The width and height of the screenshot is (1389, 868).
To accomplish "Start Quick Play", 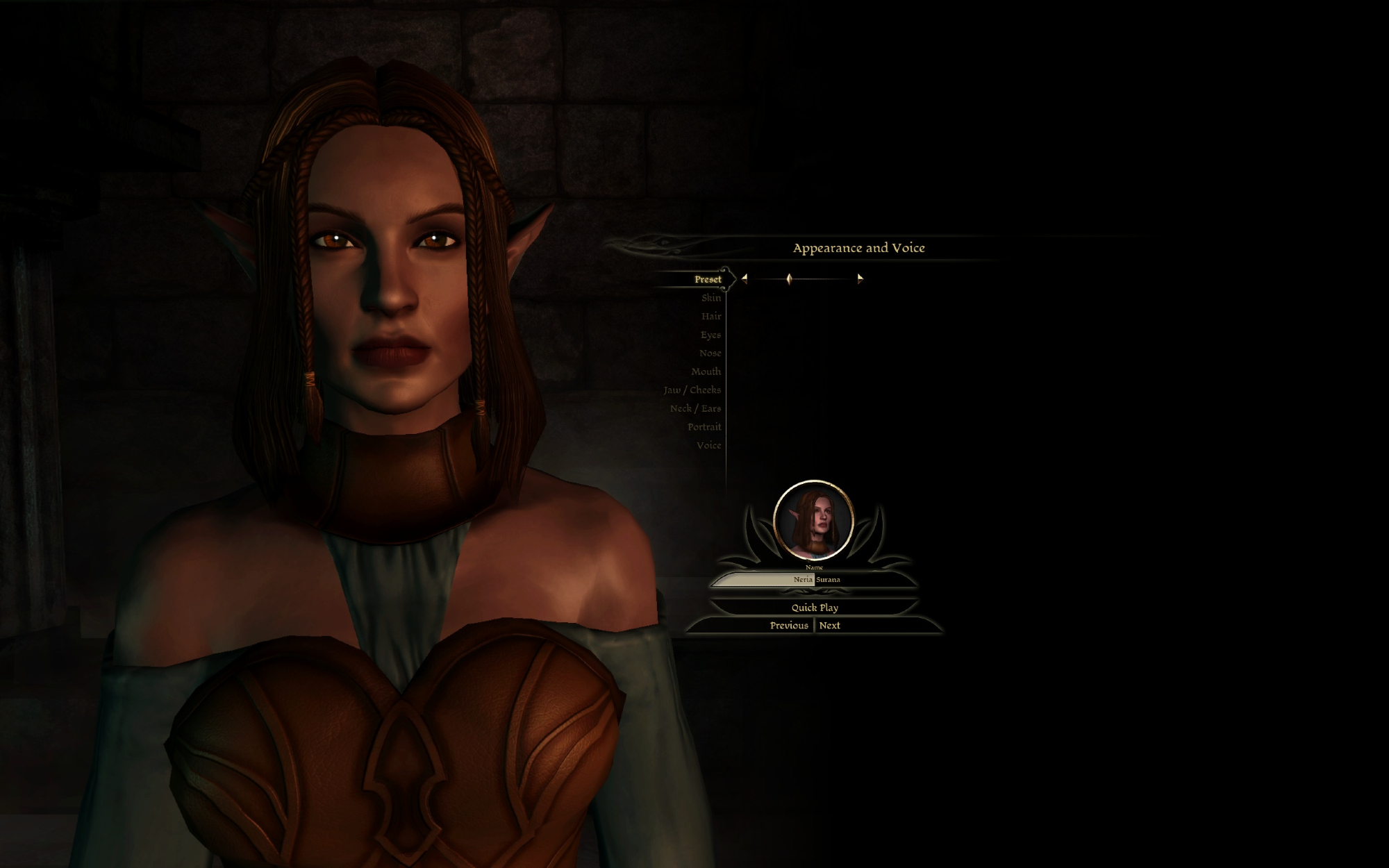I will pyautogui.click(x=815, y=608).
